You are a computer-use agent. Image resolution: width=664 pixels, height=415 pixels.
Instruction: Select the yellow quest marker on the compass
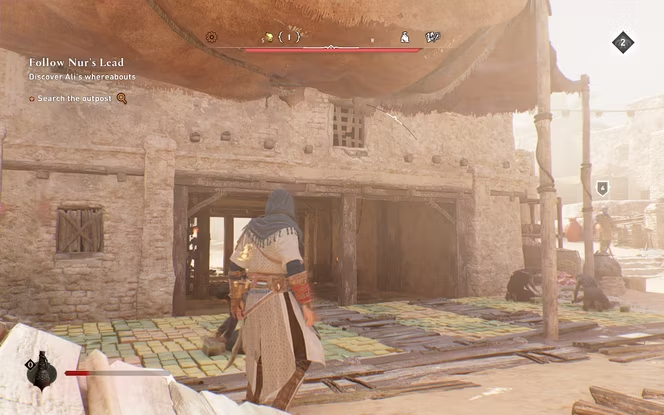(268, 37)
